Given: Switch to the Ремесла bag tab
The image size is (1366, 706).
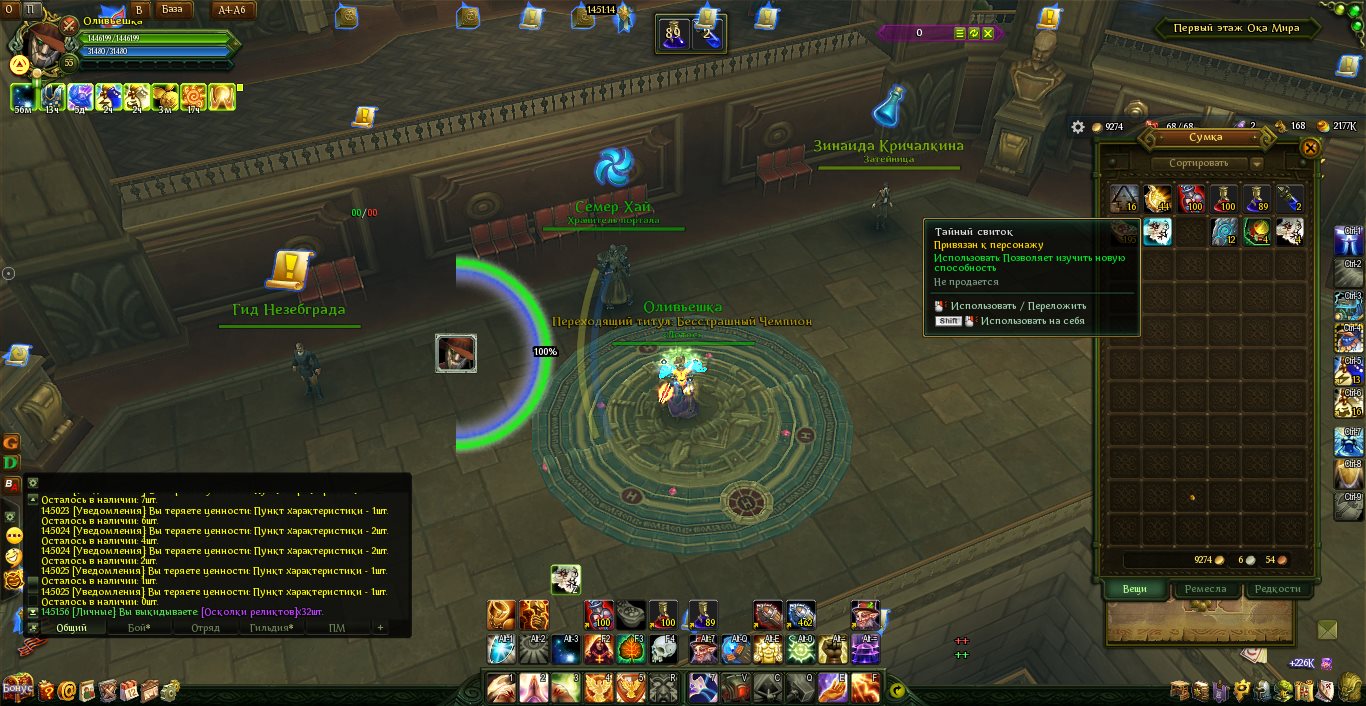Looking at the screenshot, I should tap(1205, 589).
